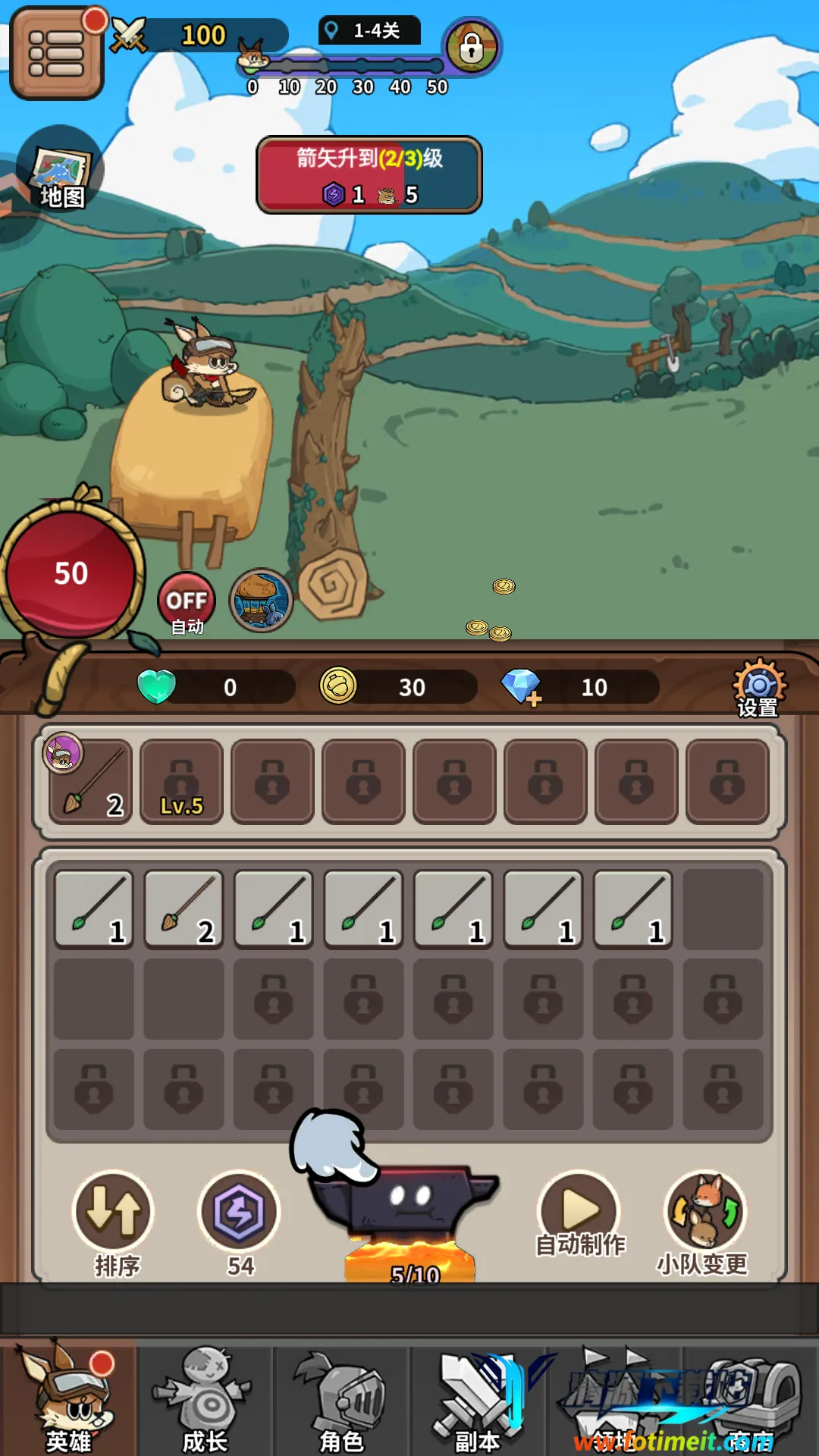The width and height of the screenshot is (819, 1456).
Task: Start 自动制作 auto crafting
Action: point(579,1213)
